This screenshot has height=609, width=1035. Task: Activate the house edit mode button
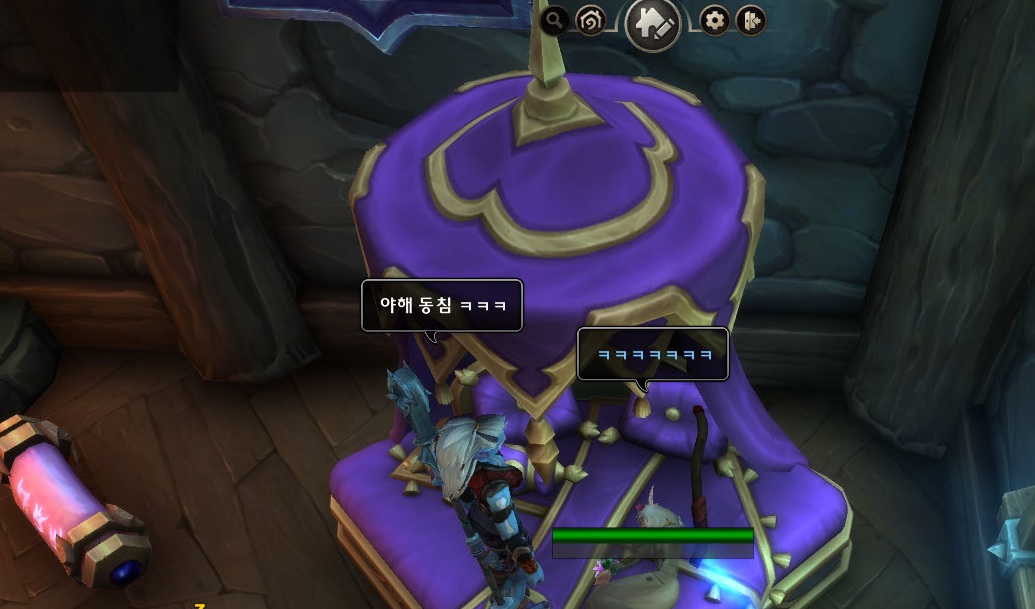point(653,24)
